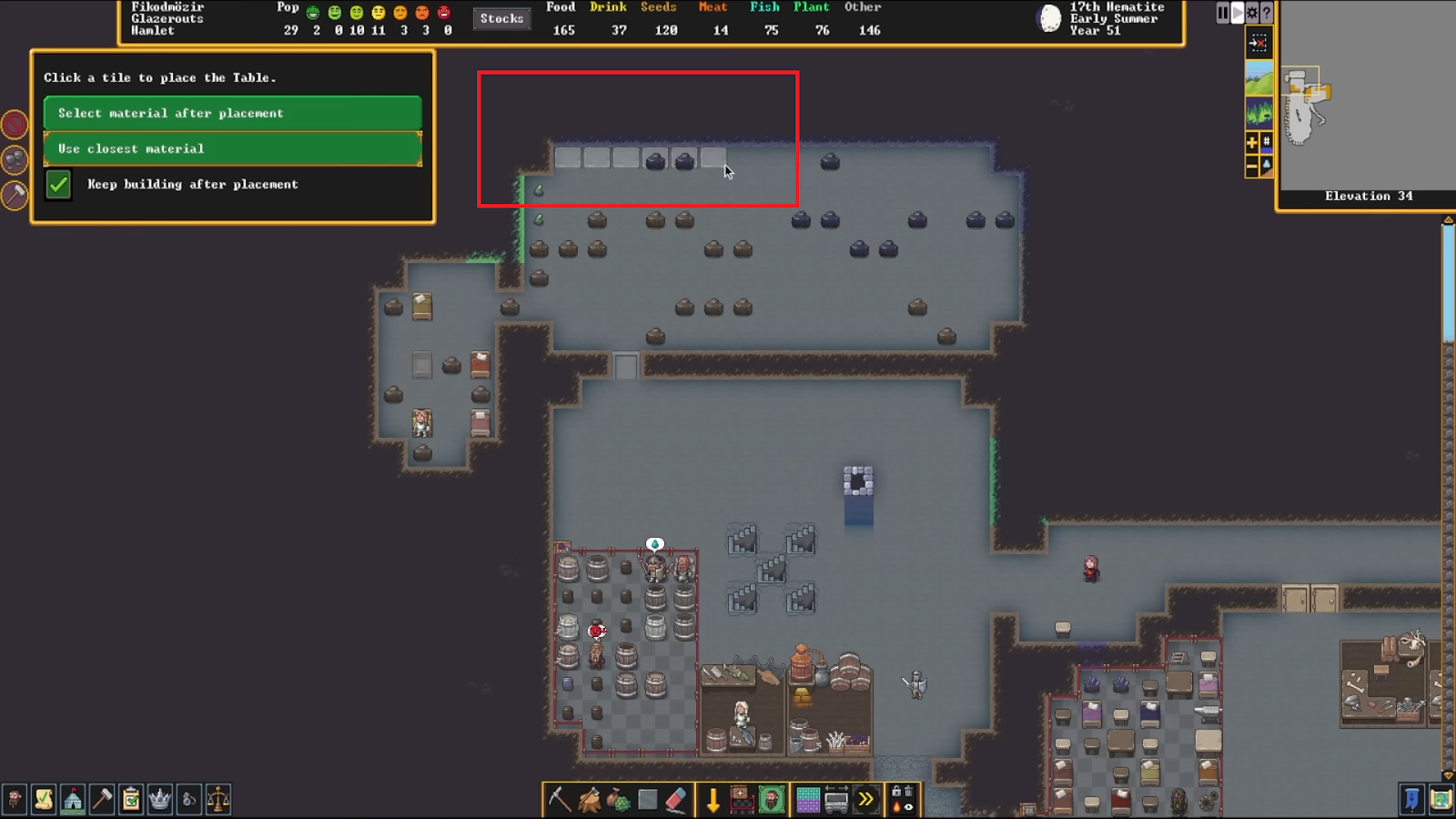Open help with the question mark
Image resolution: width=1456 pixels, height=819 pixels.
coord(1266,13)
